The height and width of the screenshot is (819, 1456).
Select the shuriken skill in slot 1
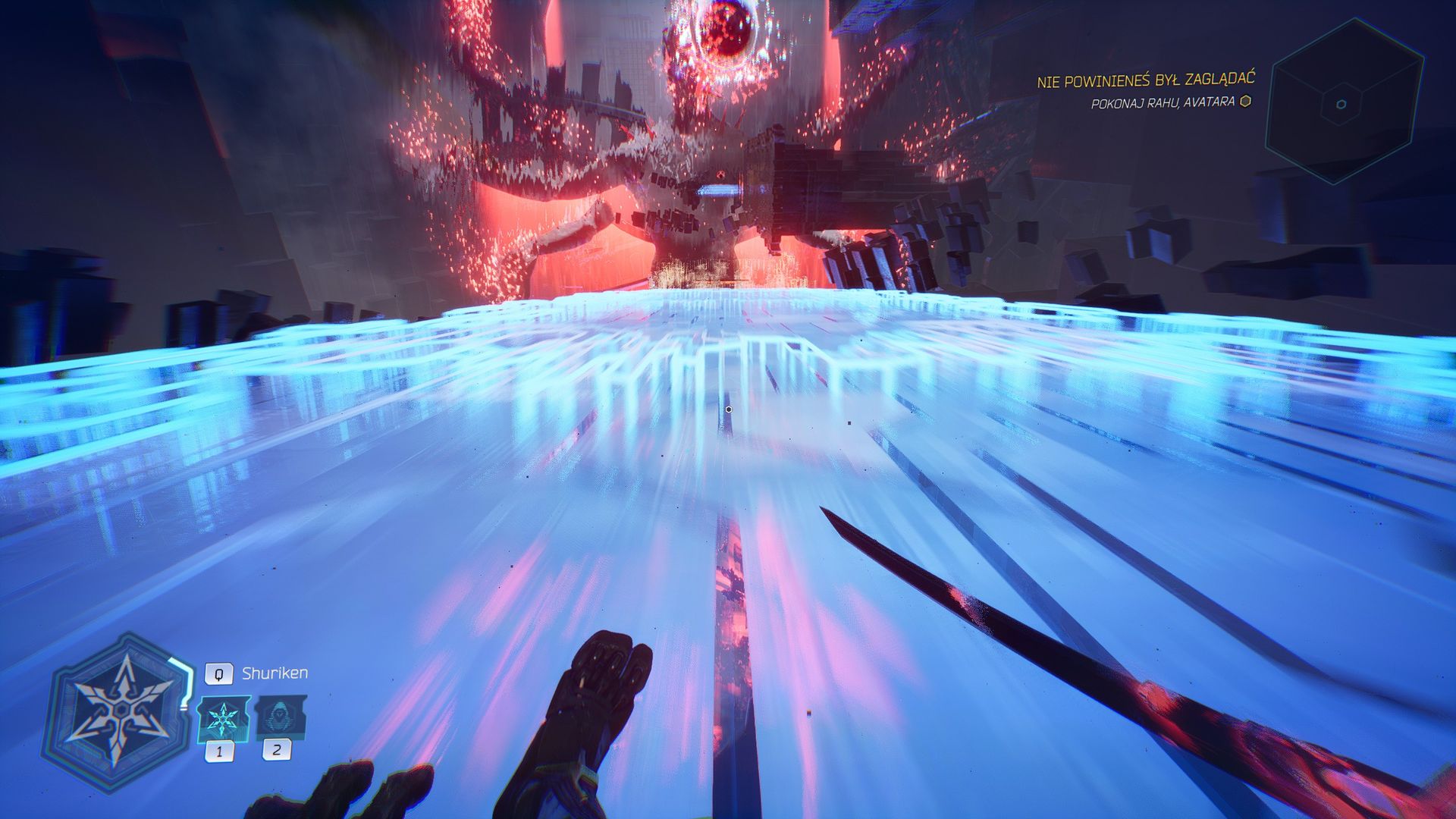tap(222, 718)
